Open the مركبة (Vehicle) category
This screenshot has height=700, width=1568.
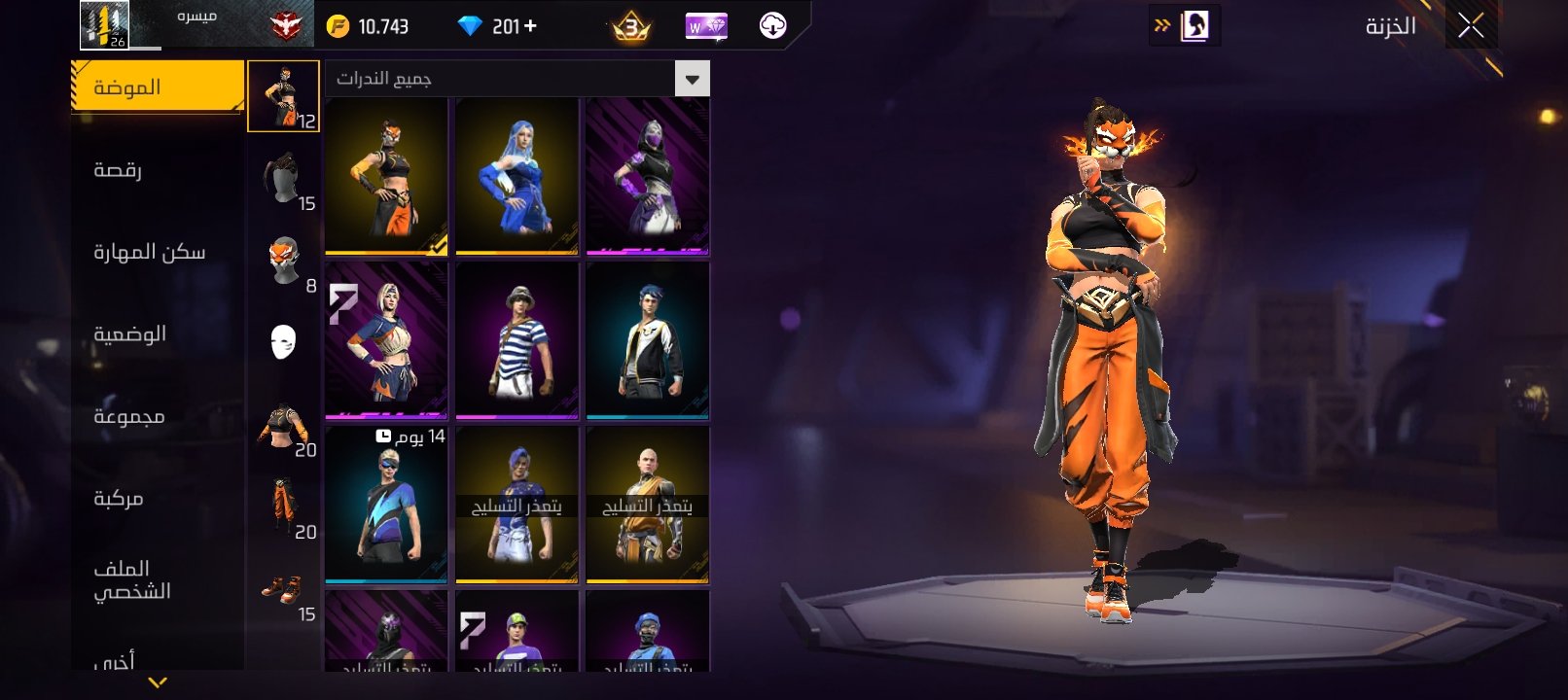pyautogui.click(x=119, y=499)
